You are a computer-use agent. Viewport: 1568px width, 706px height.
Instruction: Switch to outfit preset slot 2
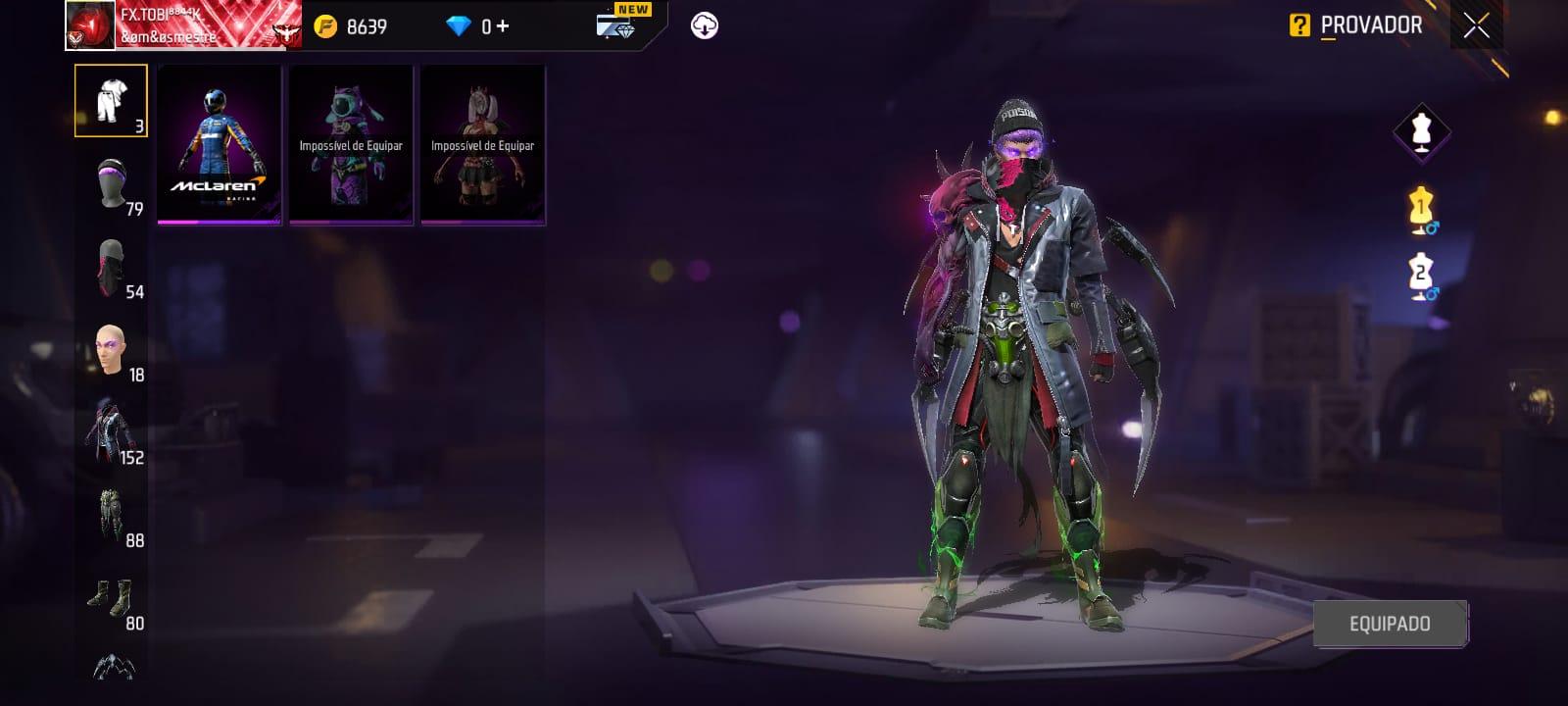pos(1421,276)
